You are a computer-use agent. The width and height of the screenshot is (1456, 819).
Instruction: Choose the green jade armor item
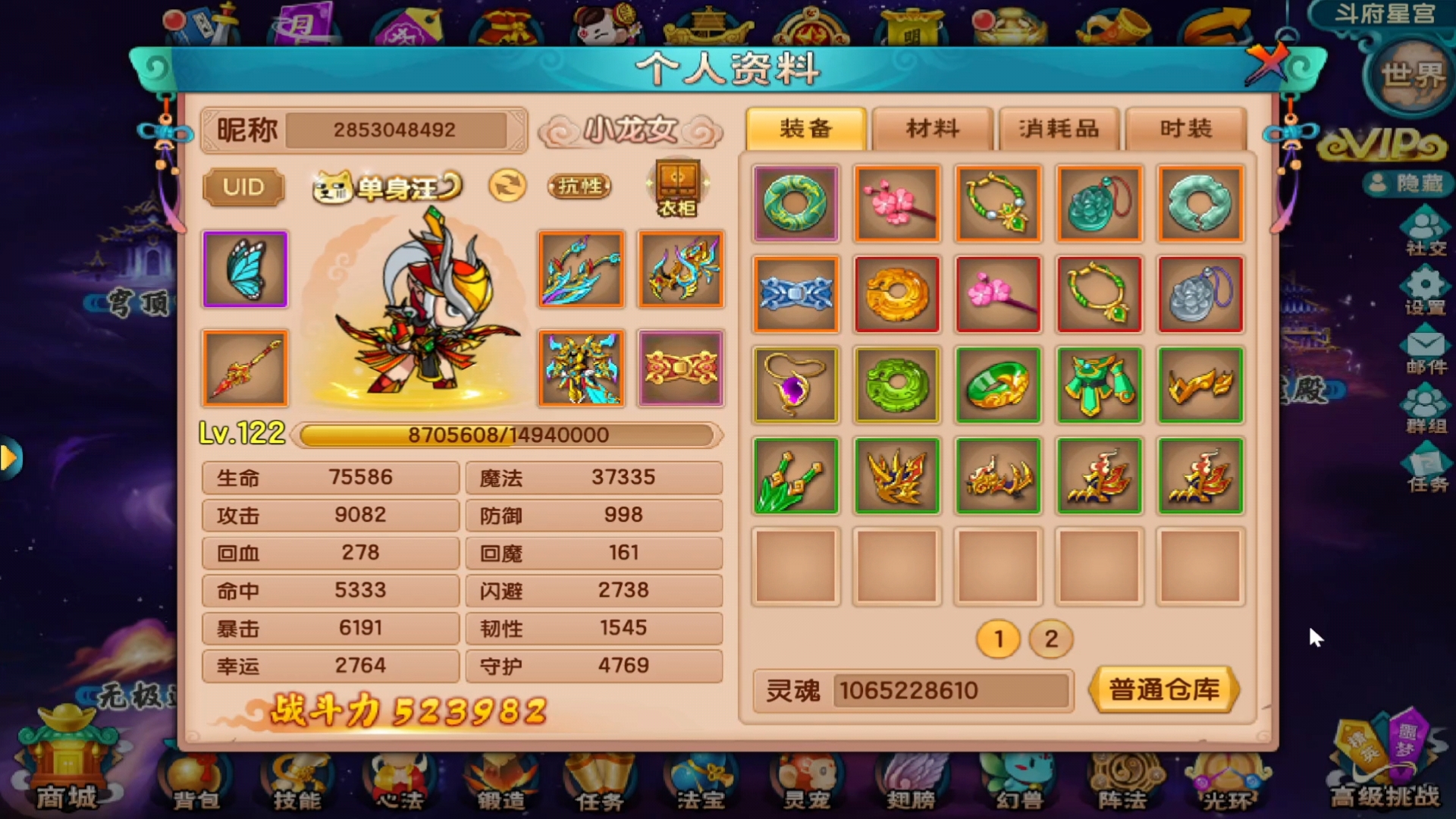[x=1099, y=384]
